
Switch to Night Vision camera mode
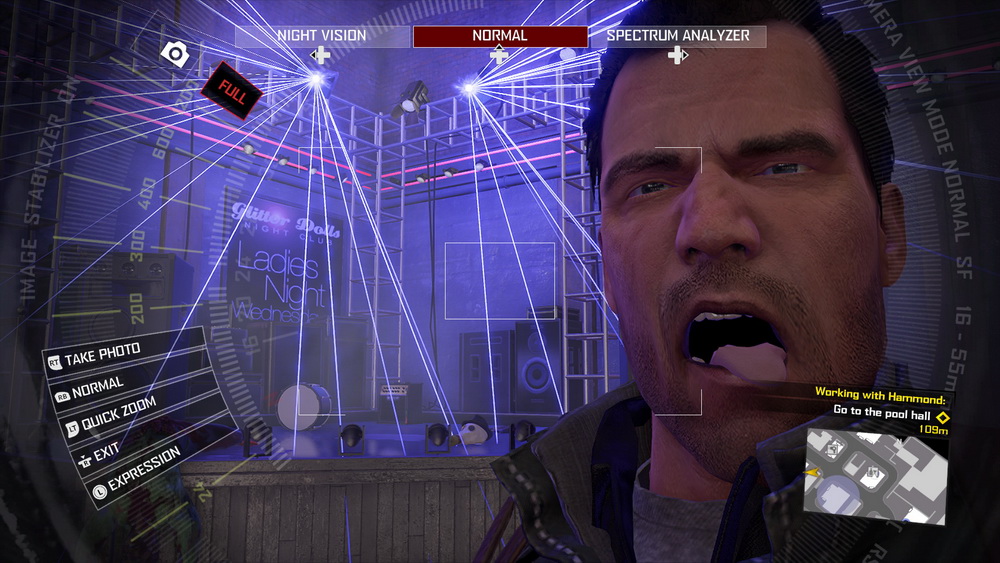coord(322,36)
